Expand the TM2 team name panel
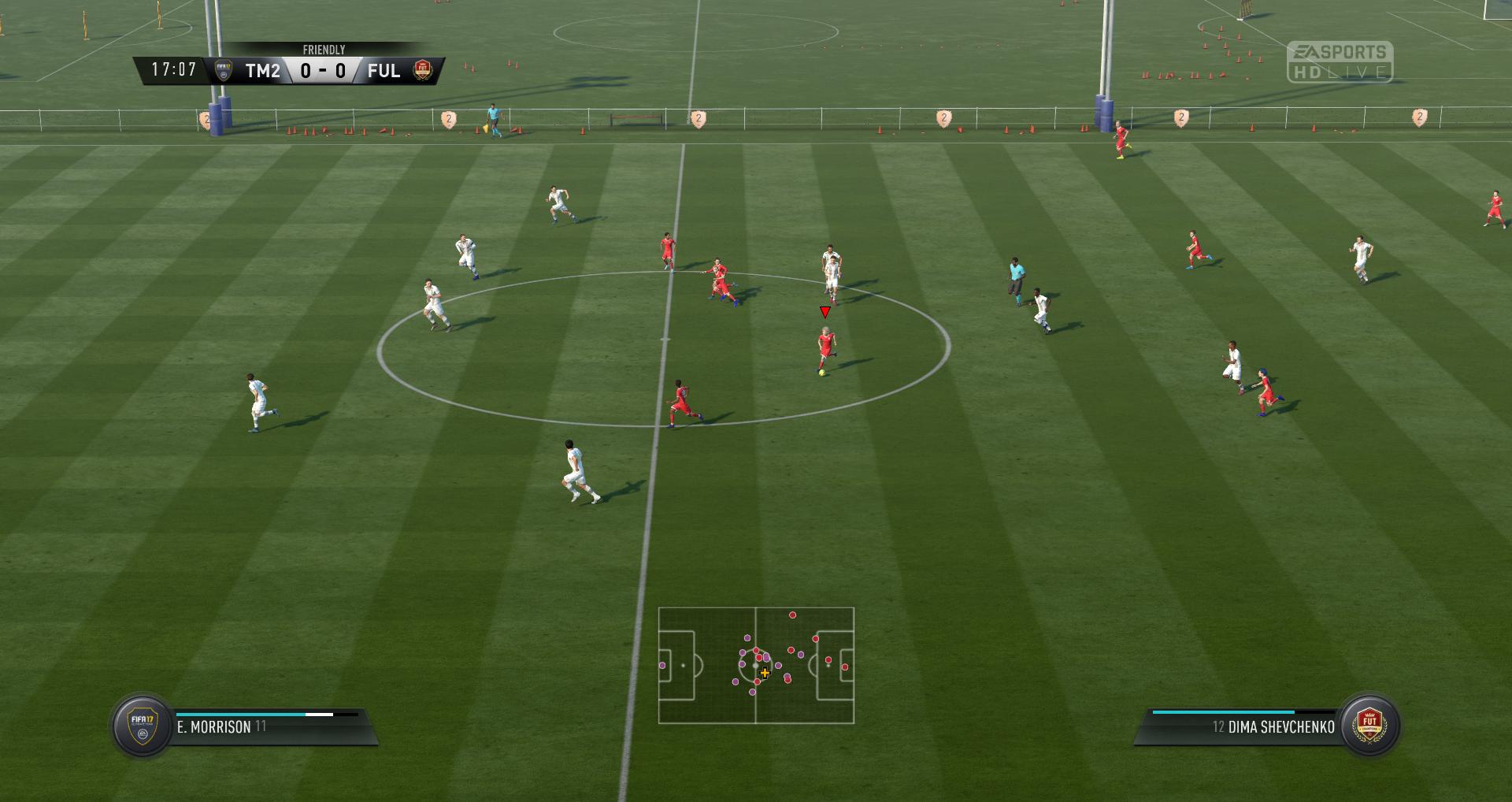Viewport: 1512px width, 802px height. (x=263, y=69)
